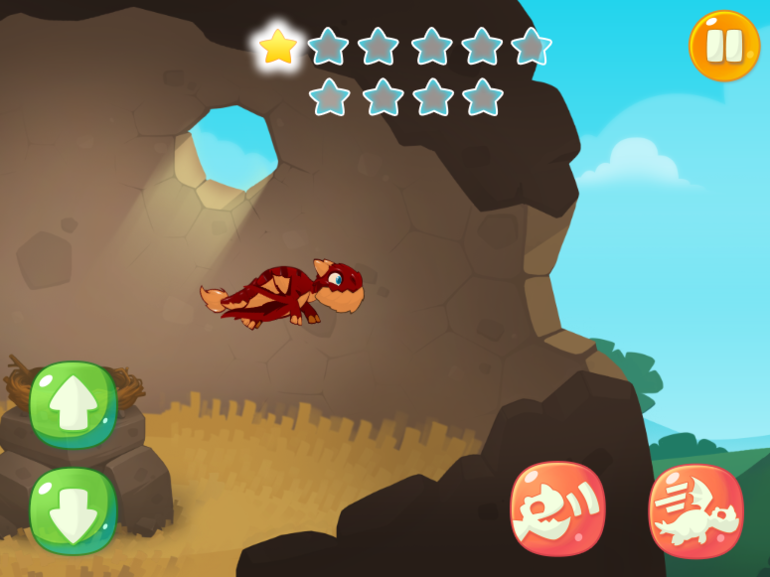Activate the dragon roar attack button
Image resolution: width=770 pixels, height=577 pixels.
coord(558,508)
